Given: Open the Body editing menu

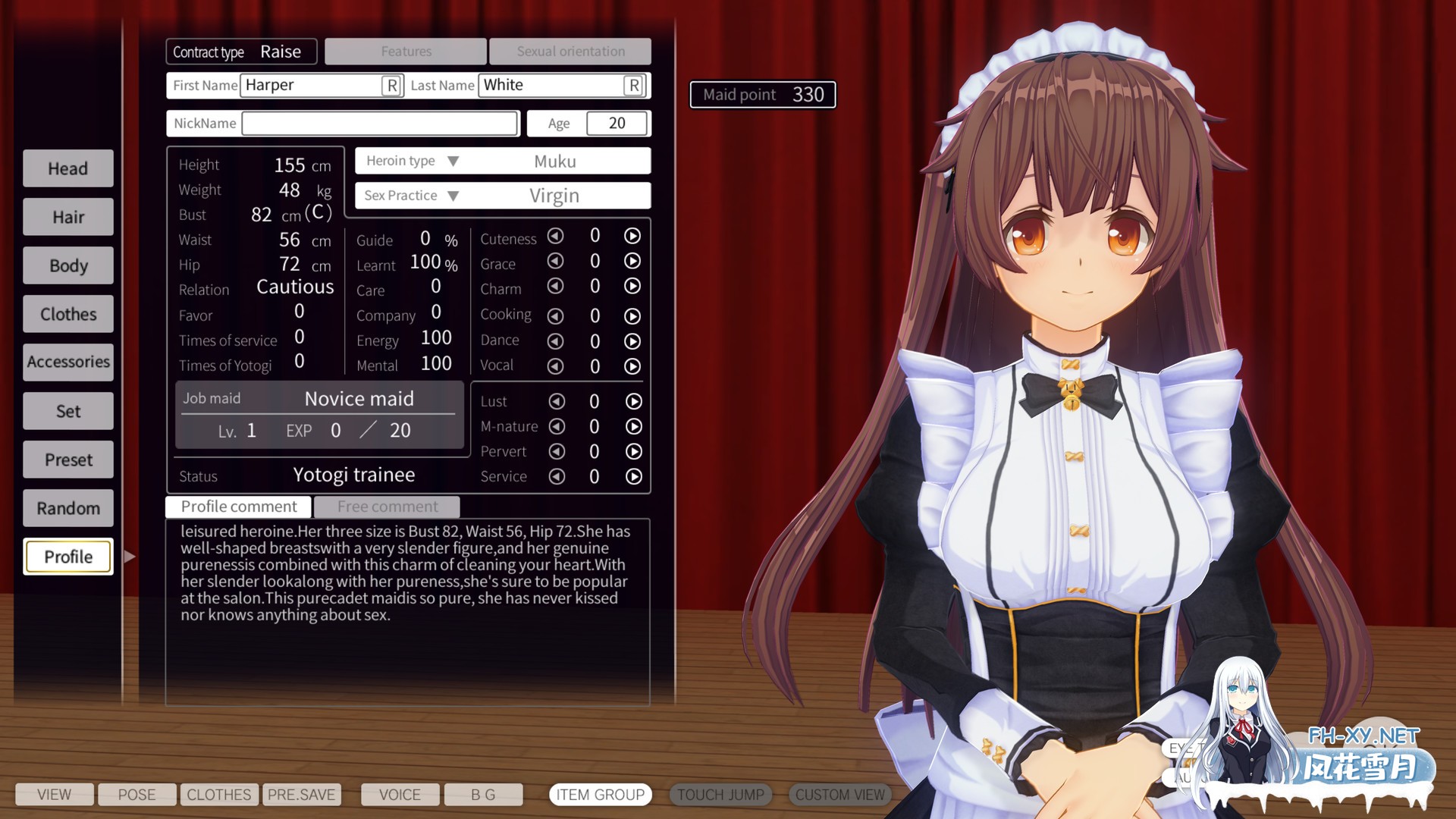Looking at the screenshot, I should pyautogui.click(x=68, y=265).
